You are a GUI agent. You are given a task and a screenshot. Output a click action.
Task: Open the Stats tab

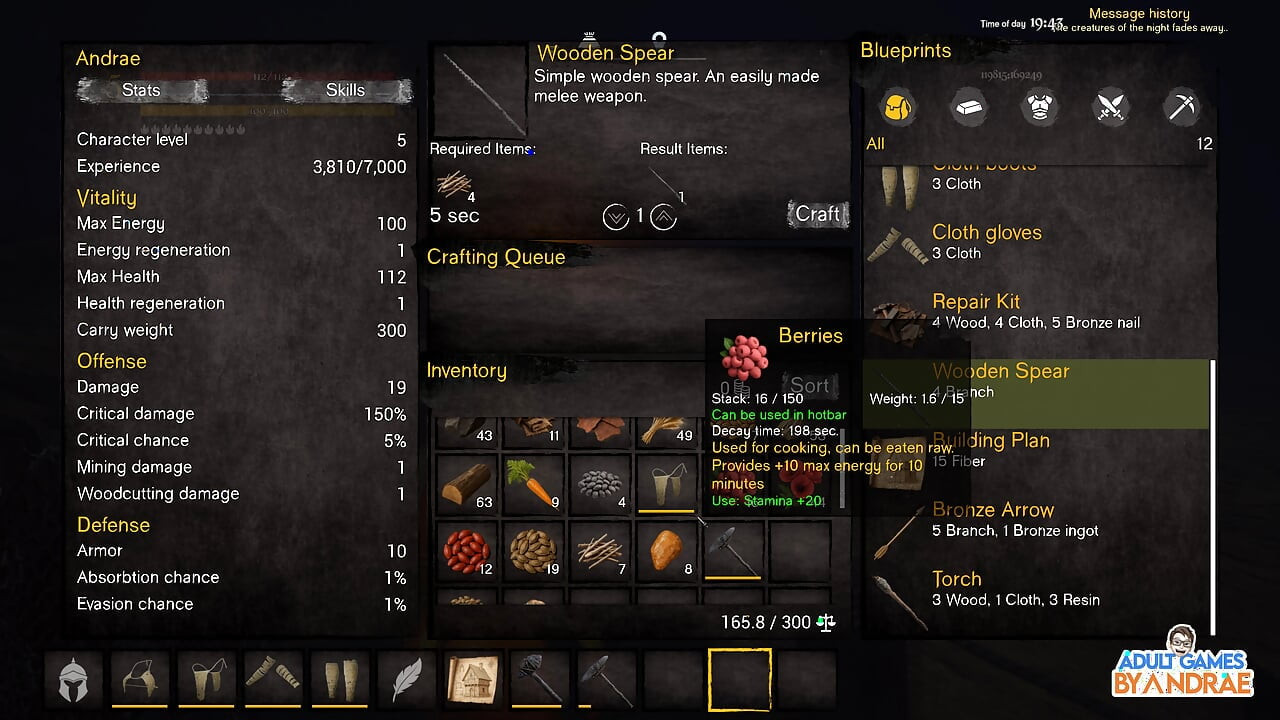(142, 91)
